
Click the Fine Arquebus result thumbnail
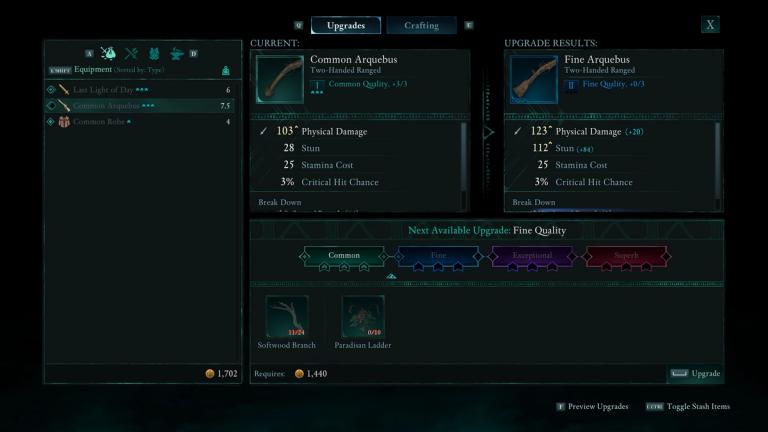click(x=533, y=79)
